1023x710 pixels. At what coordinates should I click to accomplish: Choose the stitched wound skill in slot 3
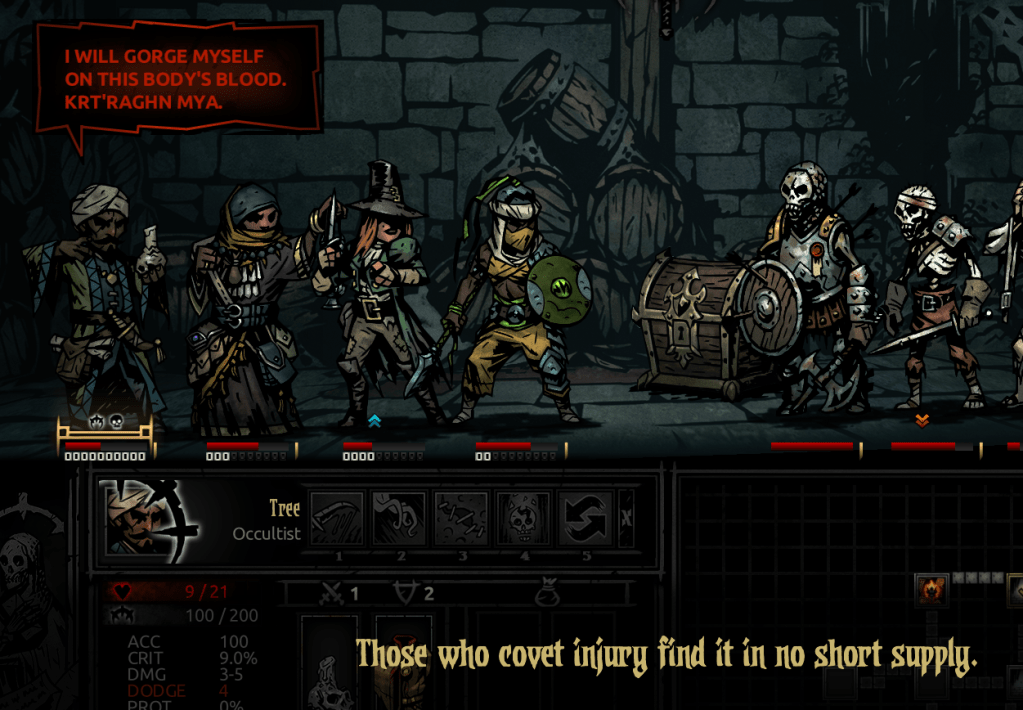click(462, 518)
